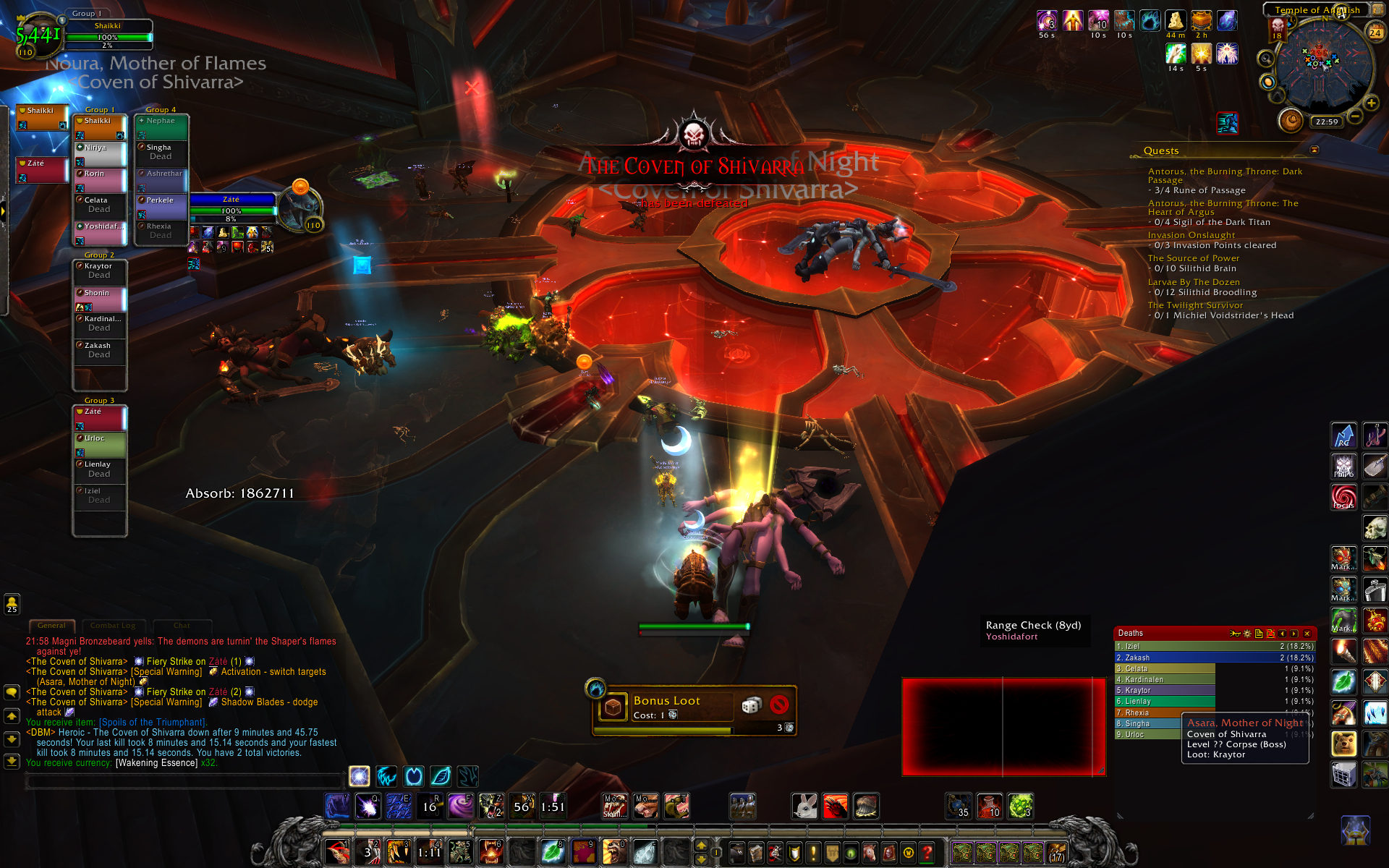Open the Heart of Argus quest entry
1389x868 pixels.
coord(1223,208)
